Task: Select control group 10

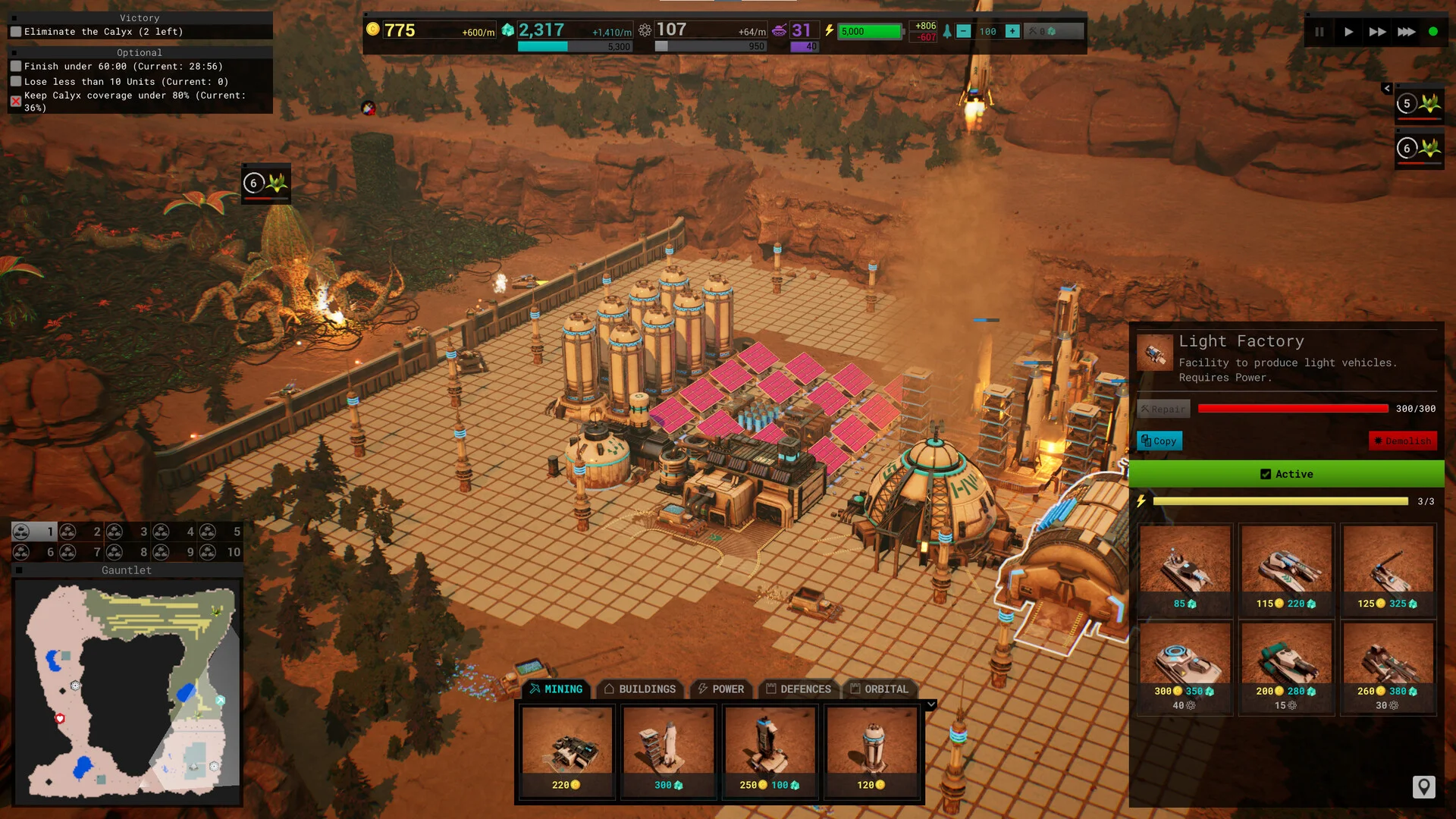Action: tap(220, 552)
